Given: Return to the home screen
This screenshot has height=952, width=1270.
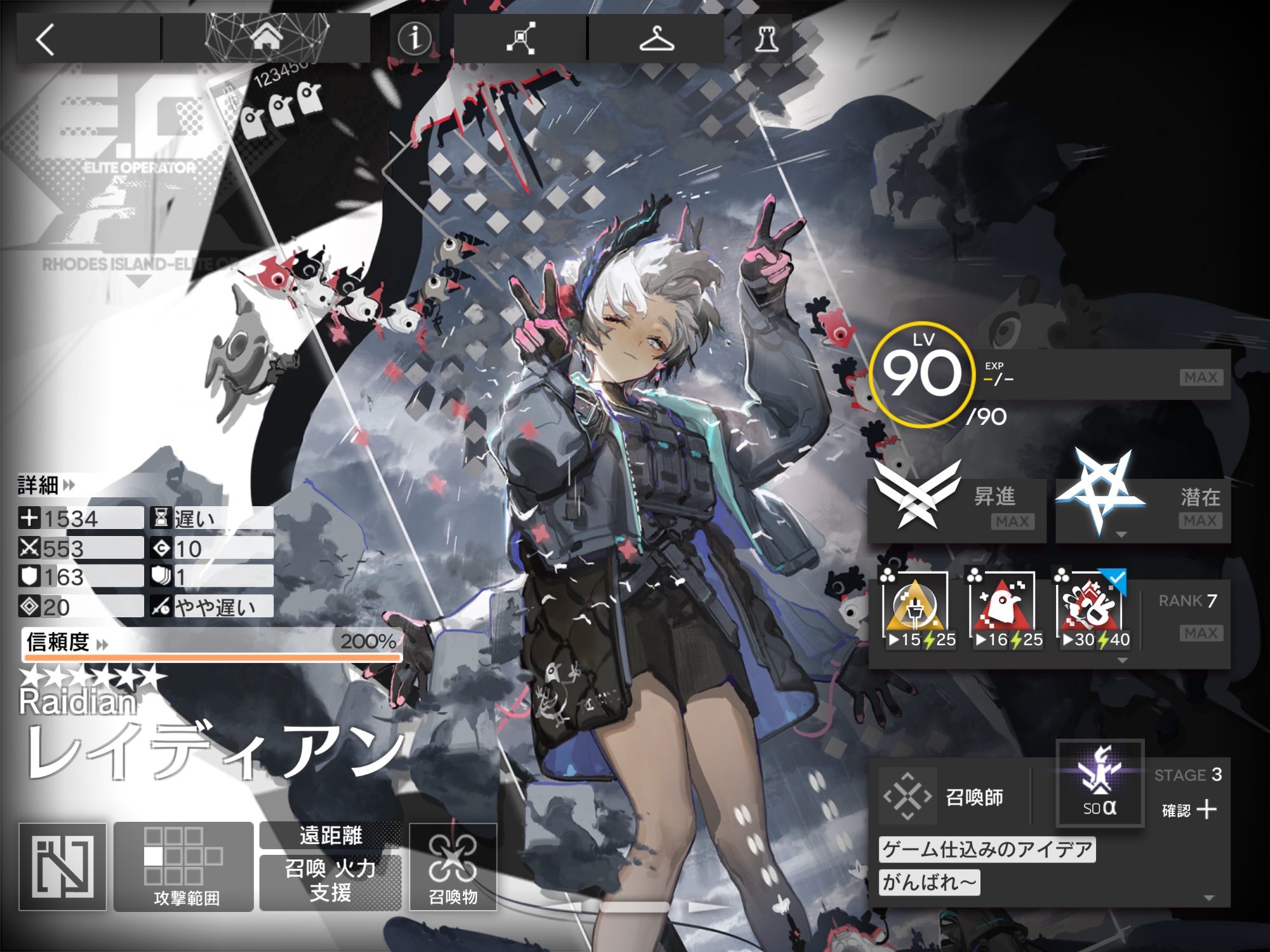Looking at the screenshot, I should tap(266, 38).
